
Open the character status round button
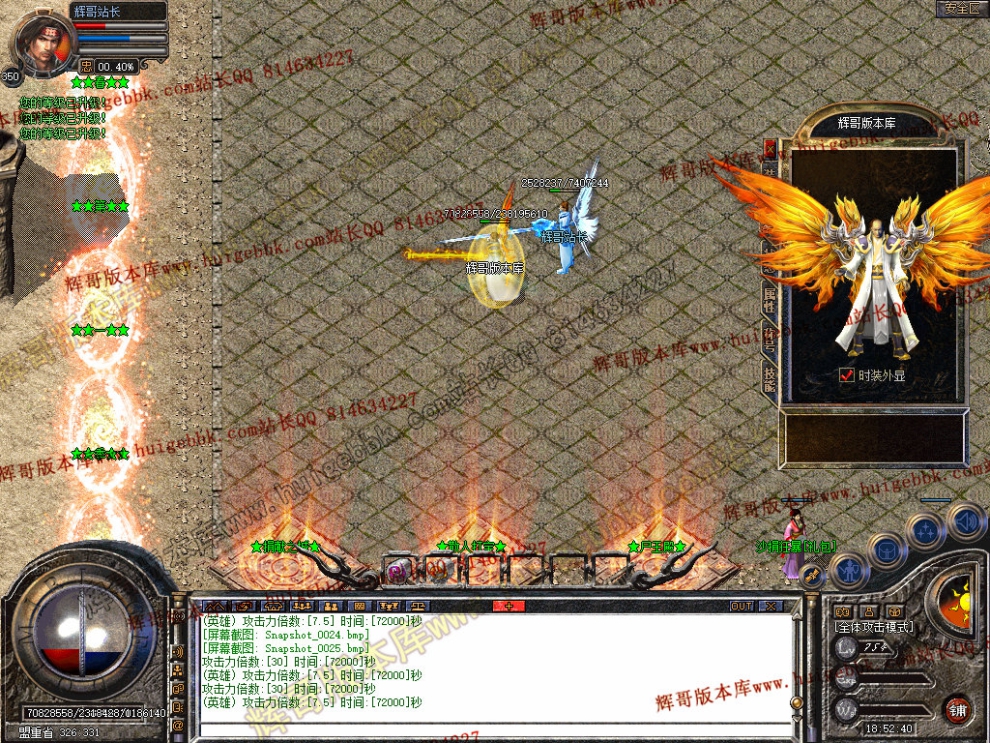[849, 570]
